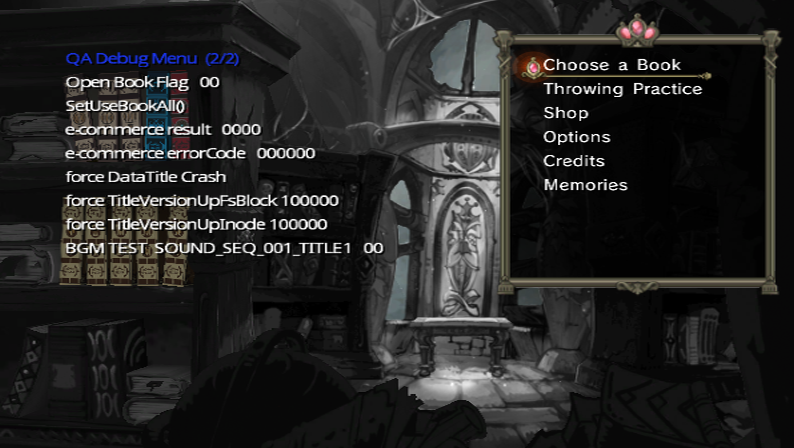Image resolution: width=794 pixels, height=448 pixels.
Task: Open Throwing Practice mode
Action: point(622,89)
